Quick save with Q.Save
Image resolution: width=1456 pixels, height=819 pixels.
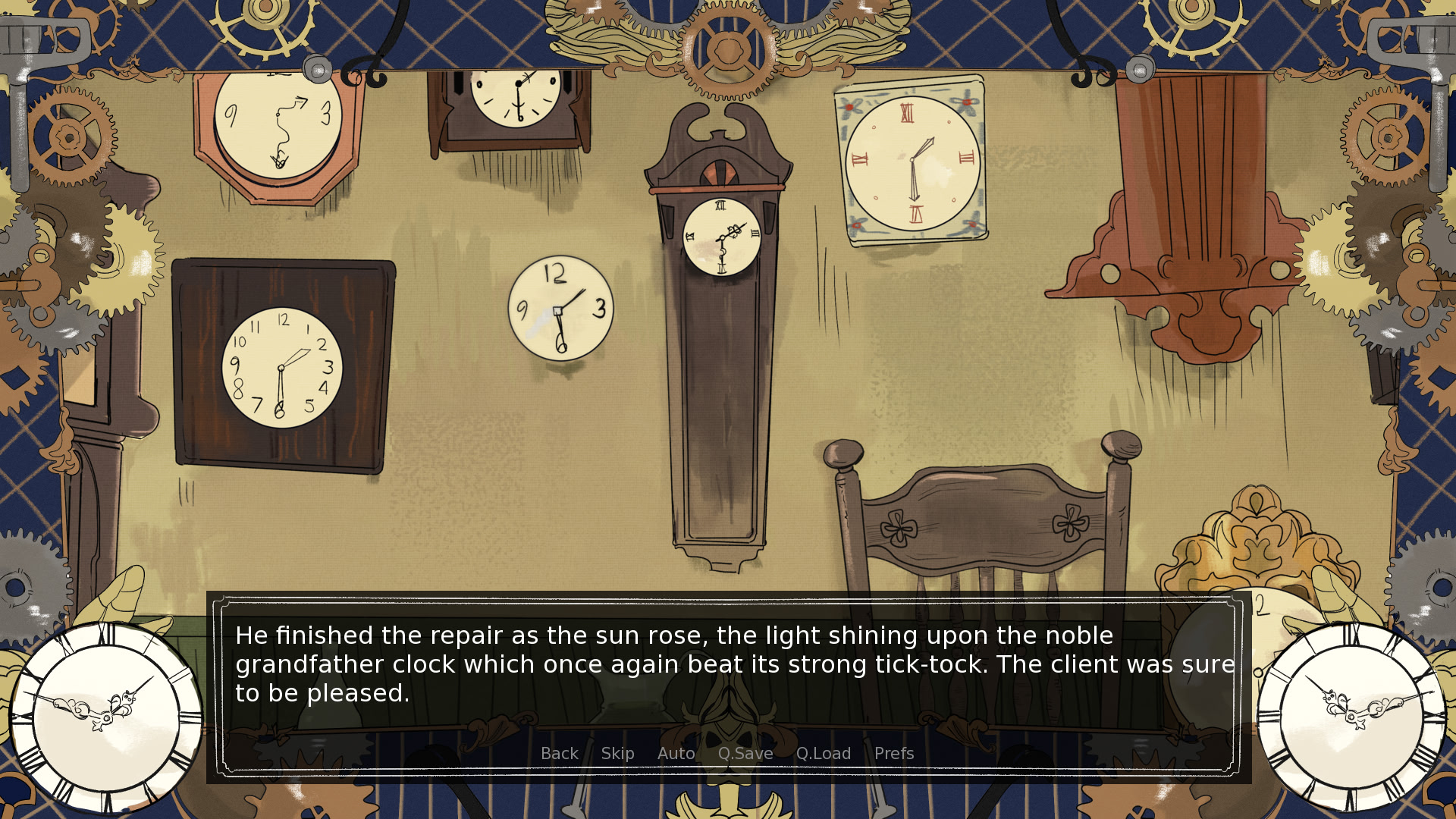(x=745, y=754)
